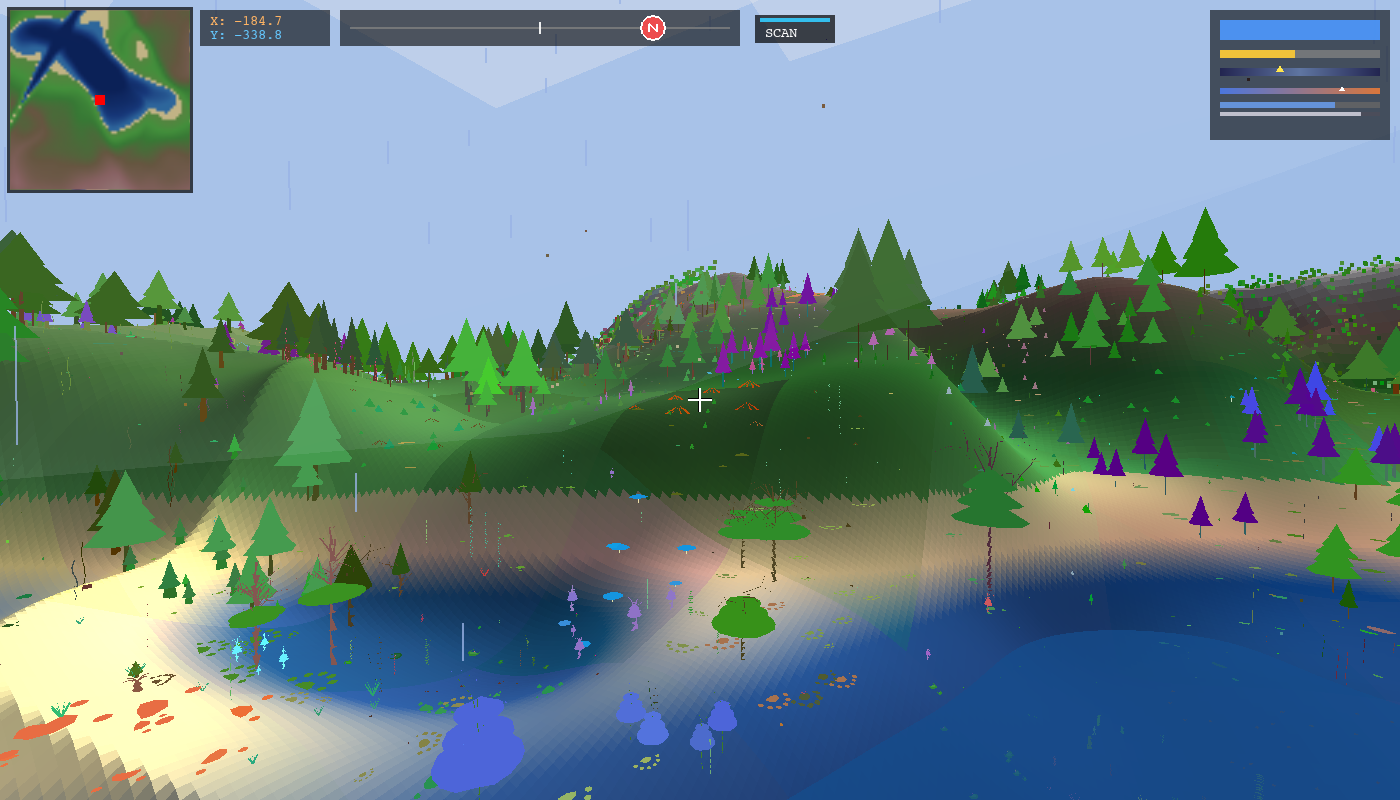Click the crosshair at the screen center

(x=700, y=400)
